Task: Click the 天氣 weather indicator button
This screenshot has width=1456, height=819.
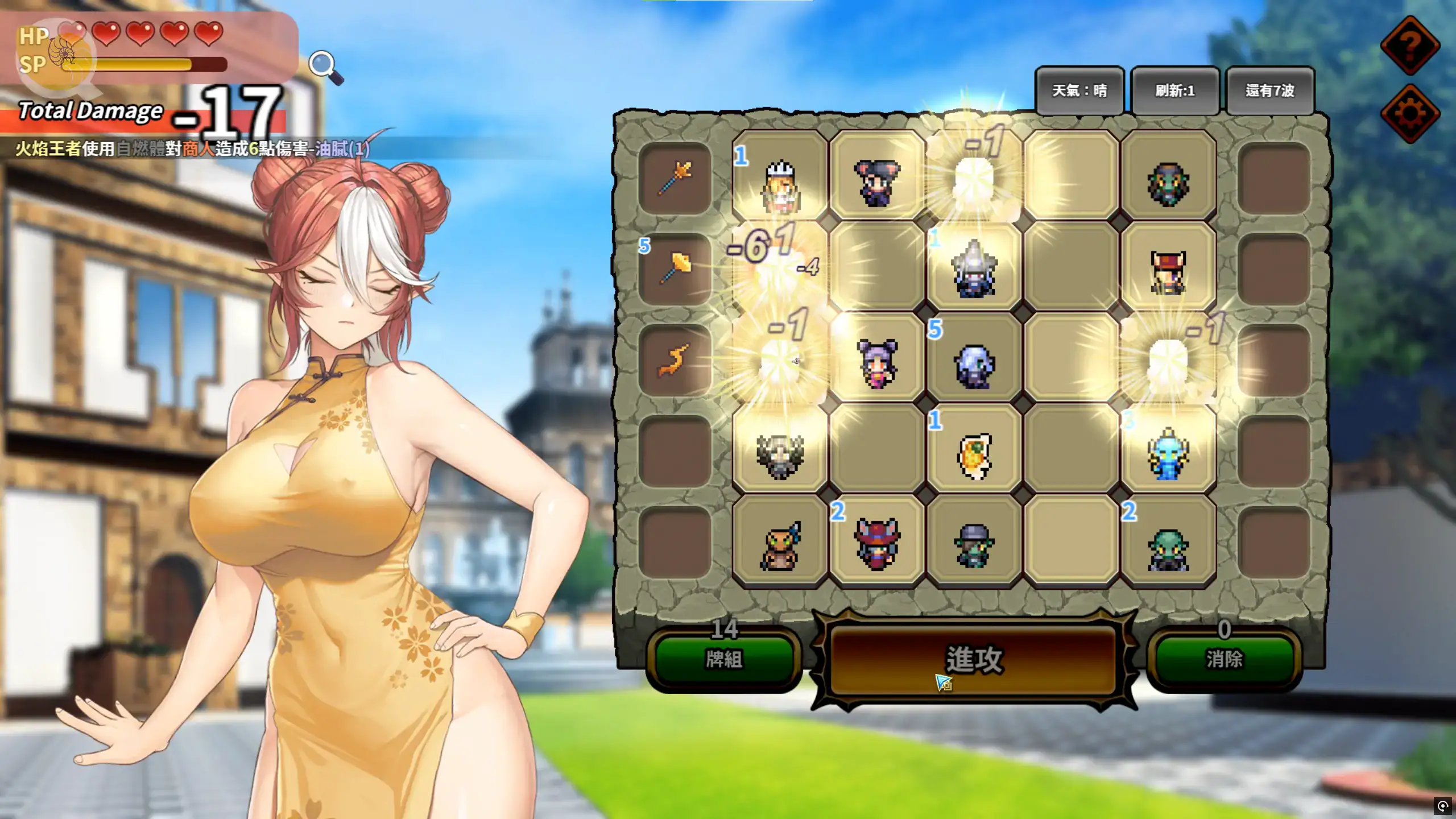Action: [1079, 91]
